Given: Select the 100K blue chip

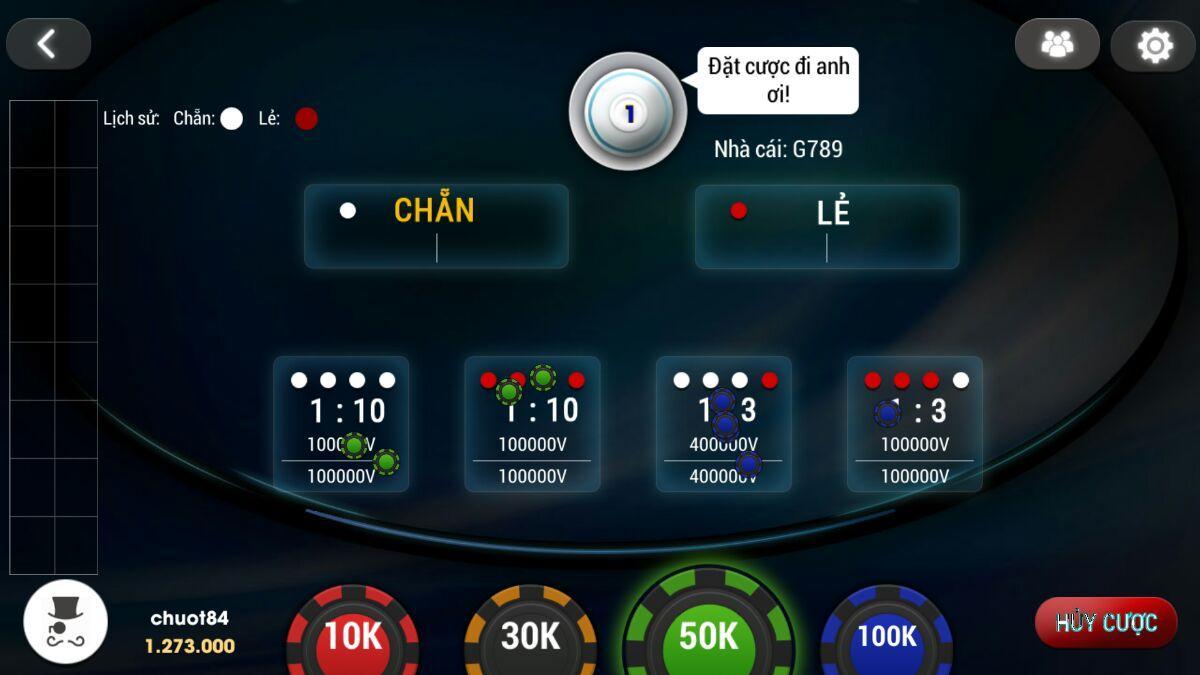Looking at the screenshot, I should click(x=886, y=635).
